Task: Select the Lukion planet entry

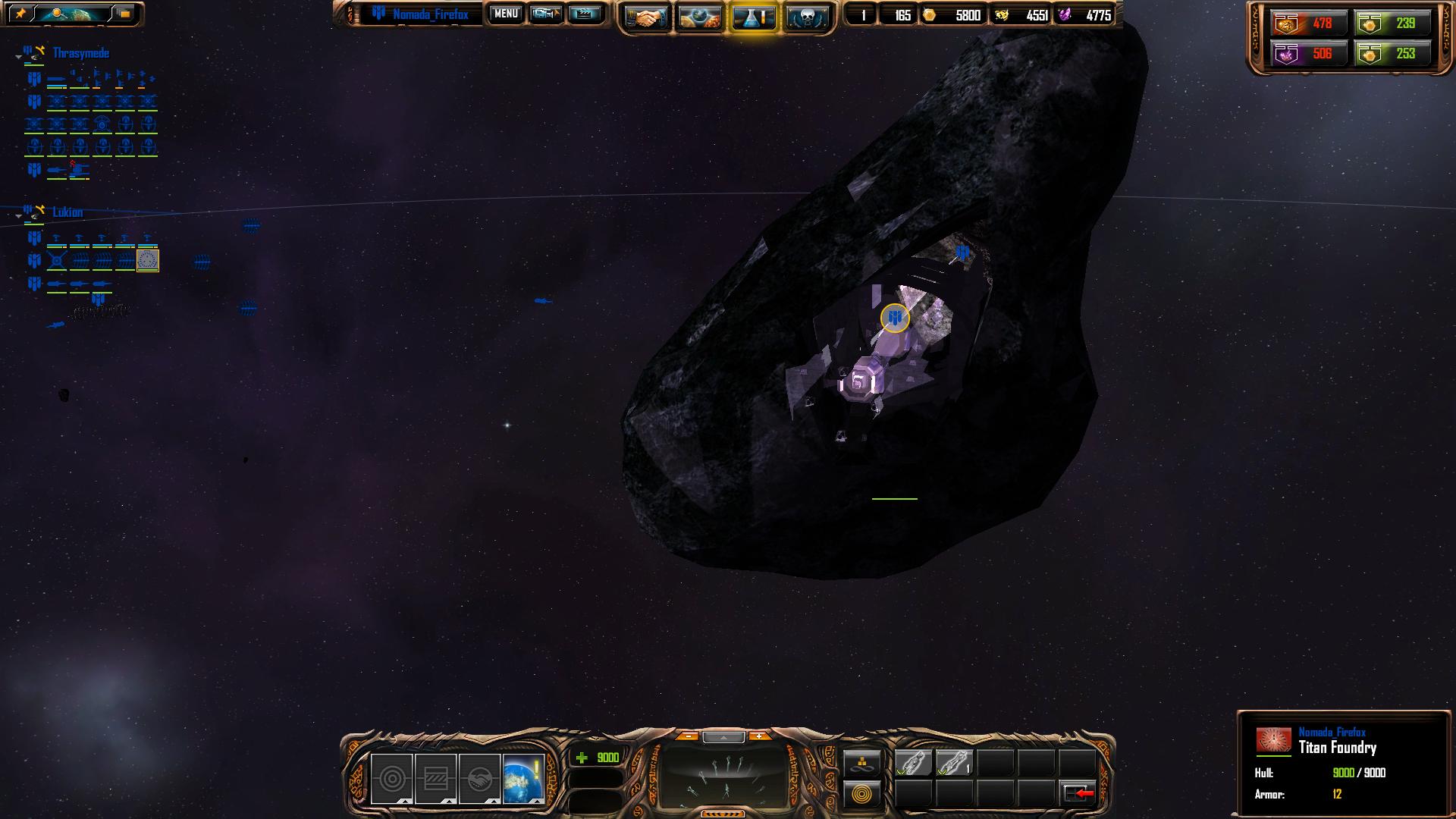Action: (67, 212)
